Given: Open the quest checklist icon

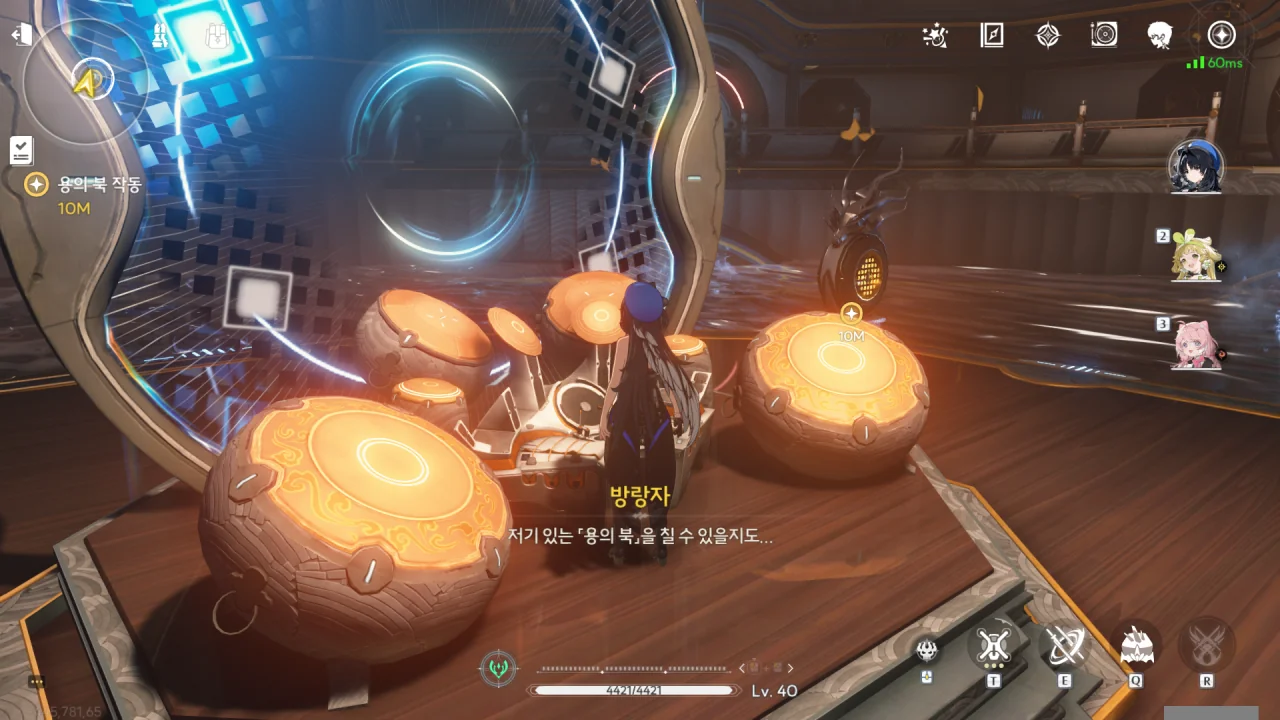Looking at the screenshot, I should click(x=21, y=150).
